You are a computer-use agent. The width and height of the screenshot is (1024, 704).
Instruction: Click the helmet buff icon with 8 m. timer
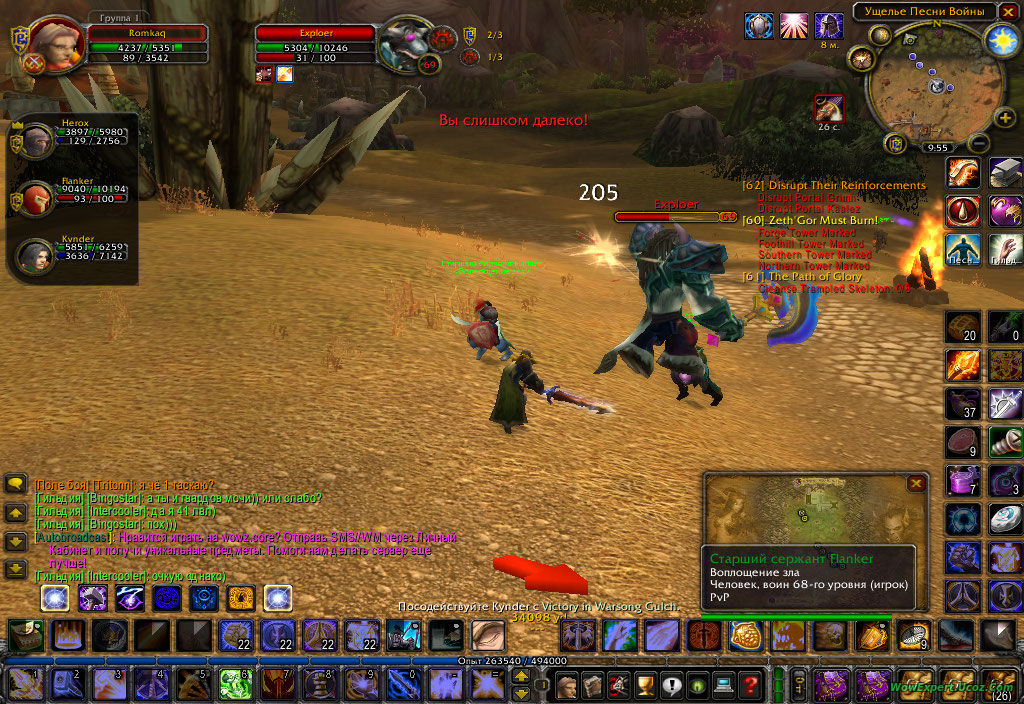point(828,26)
